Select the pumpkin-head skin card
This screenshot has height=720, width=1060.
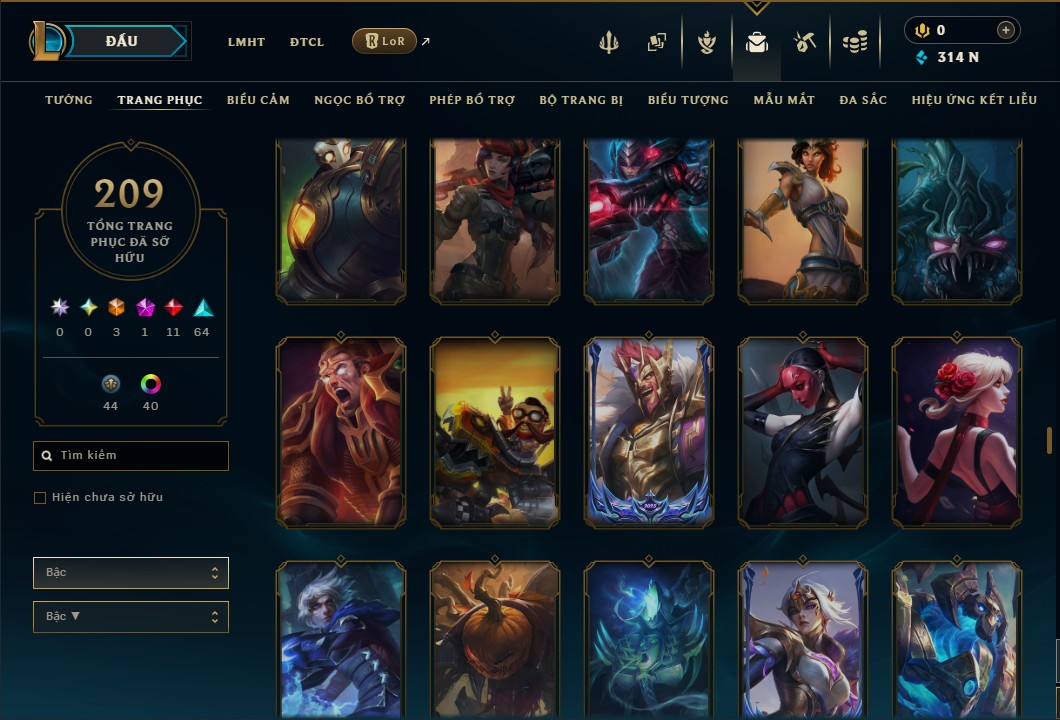click(x=495, y=640)
